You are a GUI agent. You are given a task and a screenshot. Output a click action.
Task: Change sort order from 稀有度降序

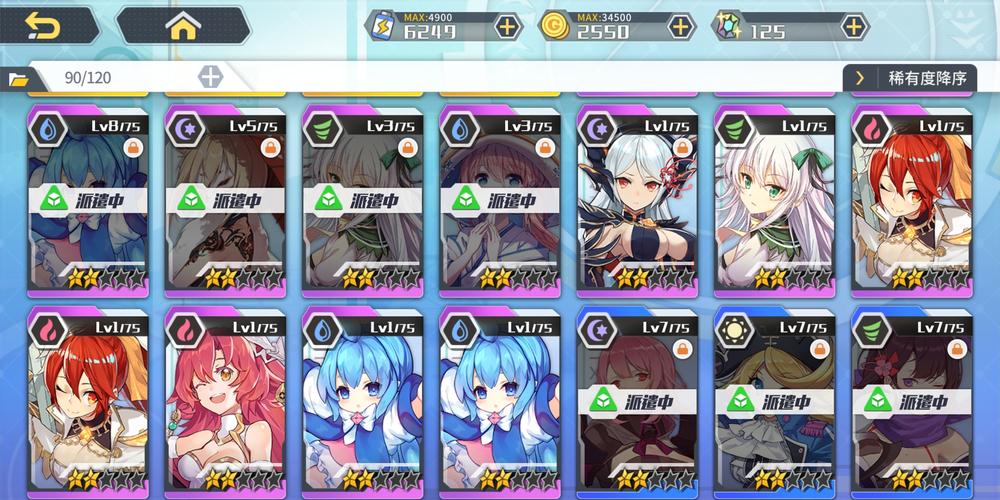(908, 78)
